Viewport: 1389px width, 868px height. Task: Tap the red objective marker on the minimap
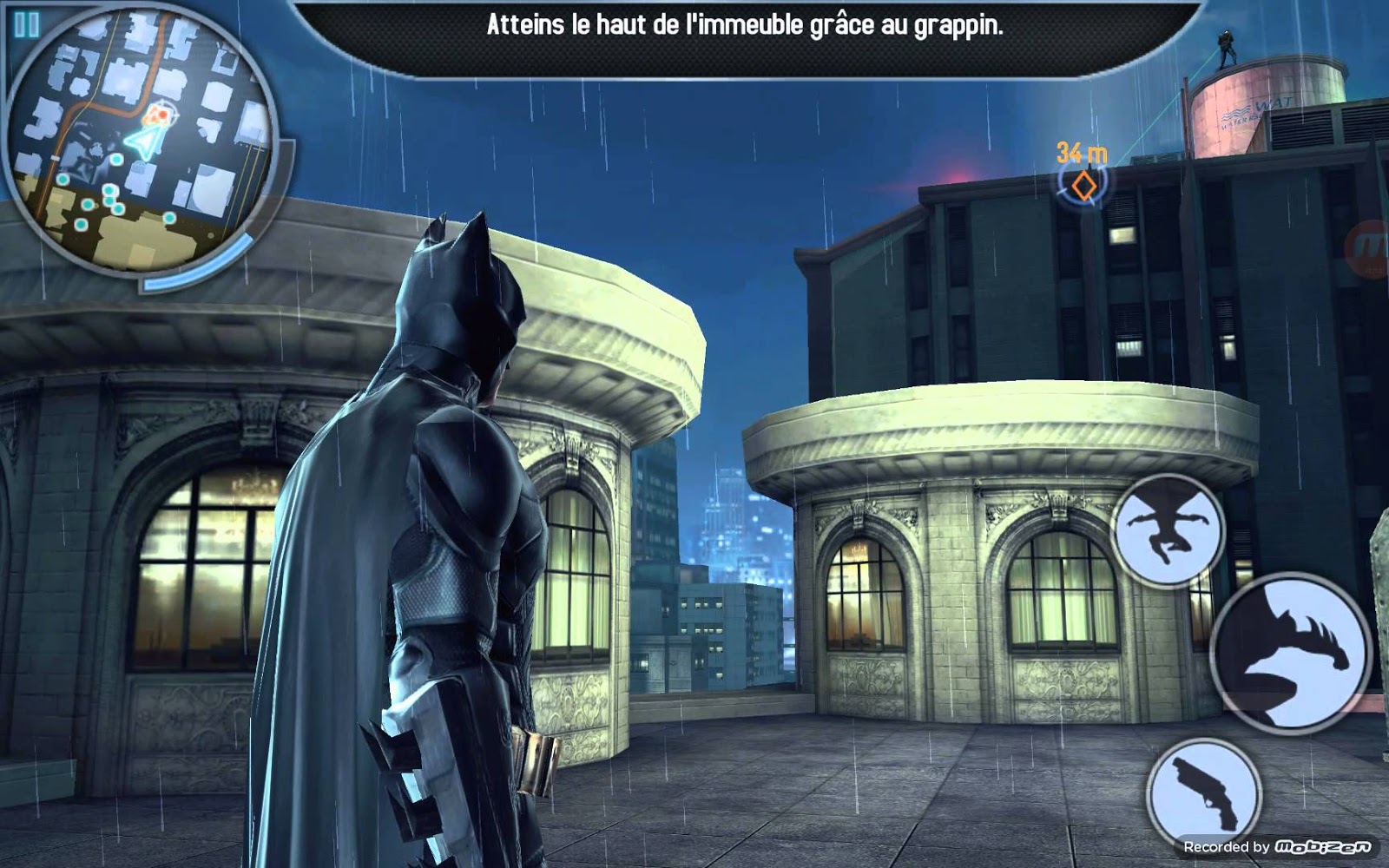click(158, 115)
